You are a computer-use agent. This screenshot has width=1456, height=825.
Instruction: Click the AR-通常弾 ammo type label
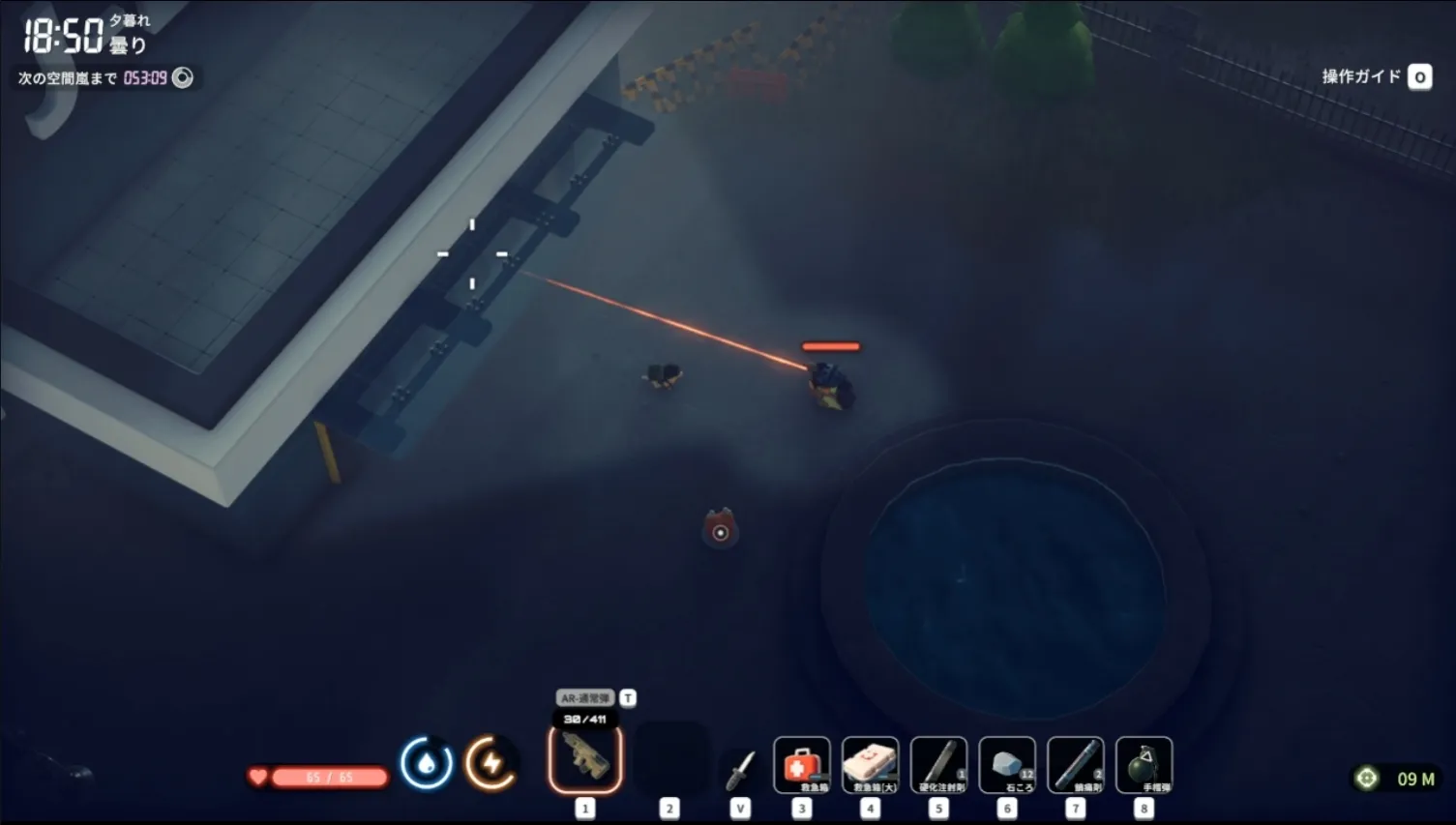[x=585, y=697]
